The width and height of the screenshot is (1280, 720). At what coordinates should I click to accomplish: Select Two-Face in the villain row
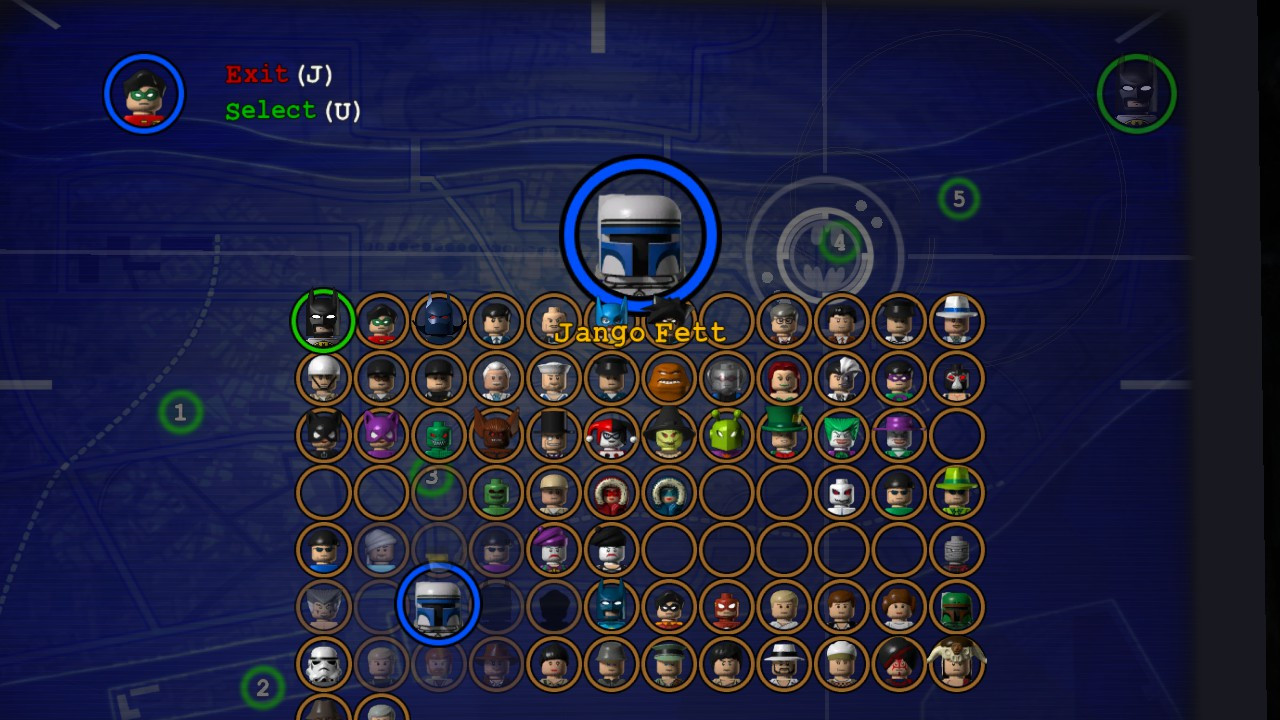pos(841,378)
